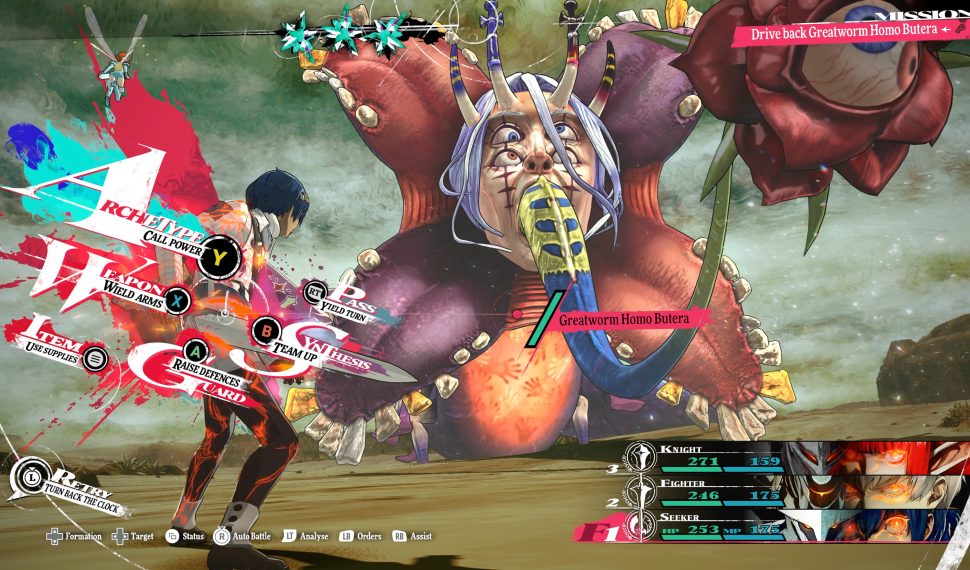The width and height of the screenshot is (970, 570).
Task: Open Formation in the bottom bar
Action: (x=75, y=536)
